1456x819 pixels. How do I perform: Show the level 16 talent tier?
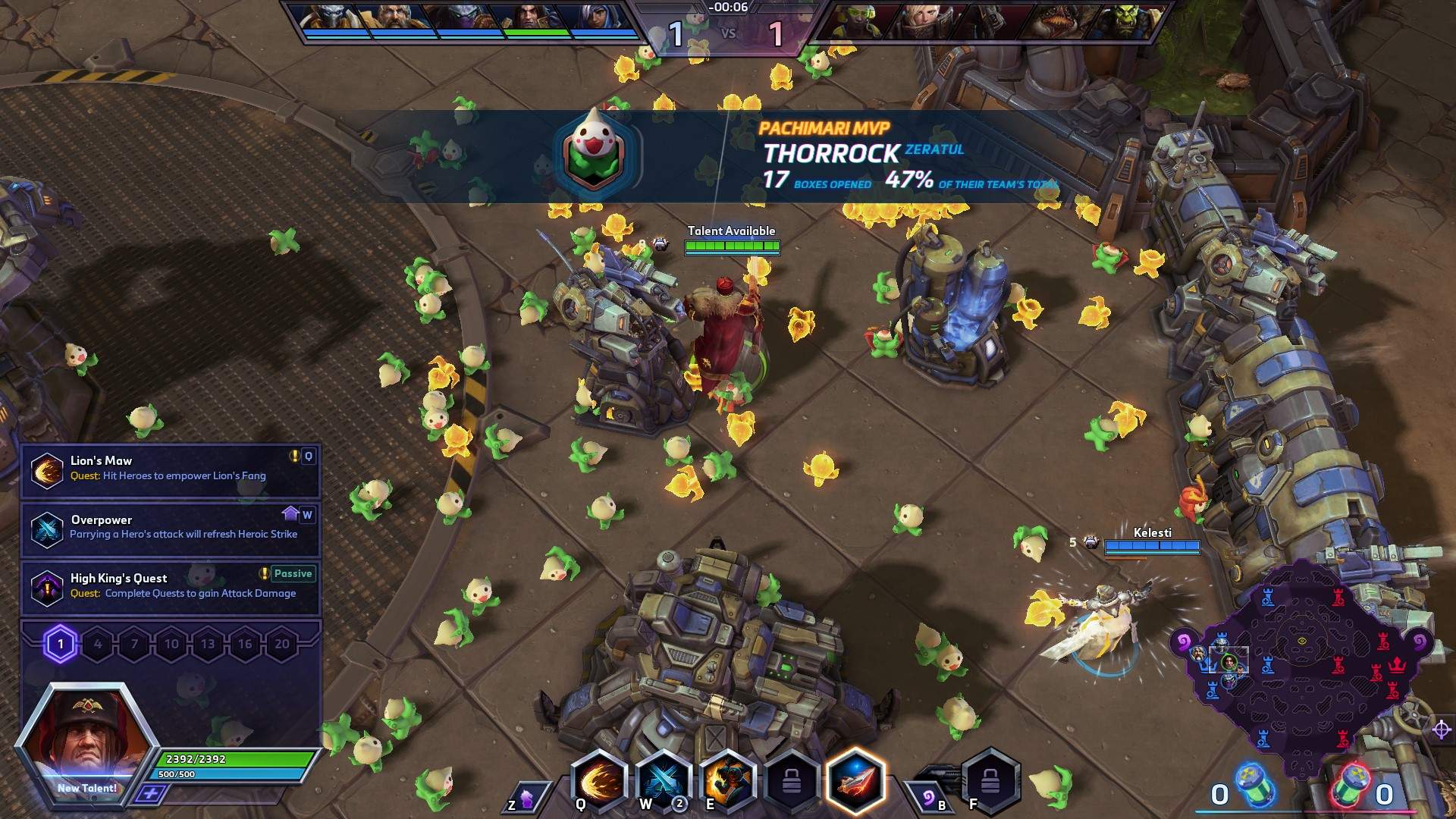[x=245, y=645]
